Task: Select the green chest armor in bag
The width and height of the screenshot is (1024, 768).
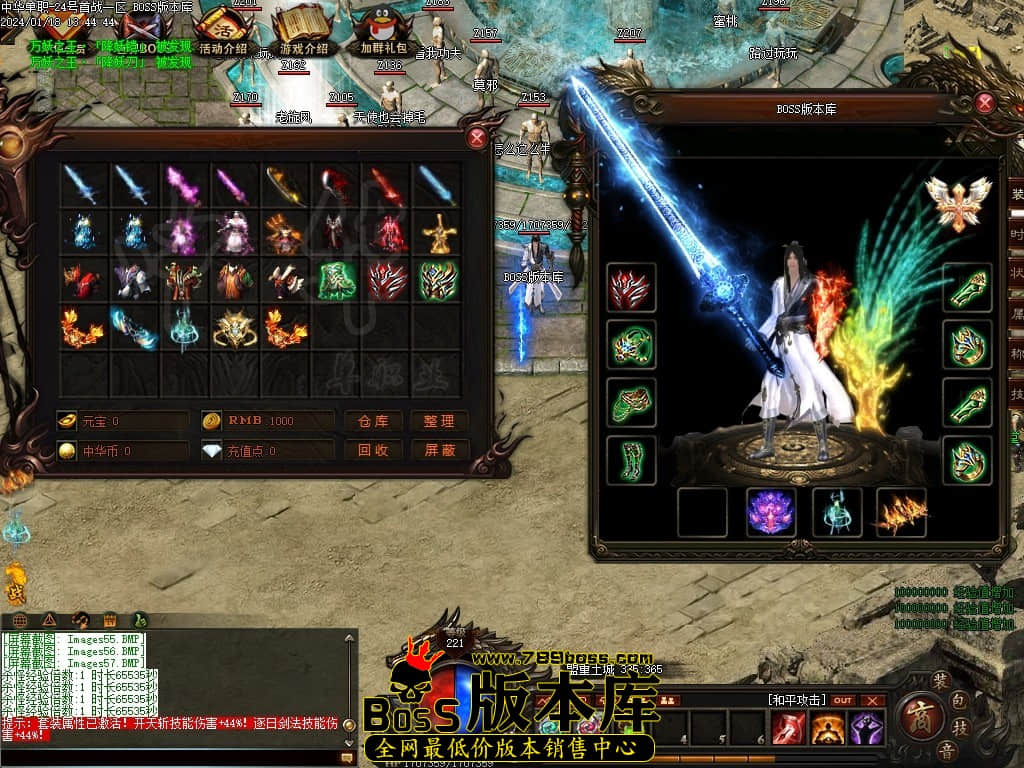Action: click(336, 281)
